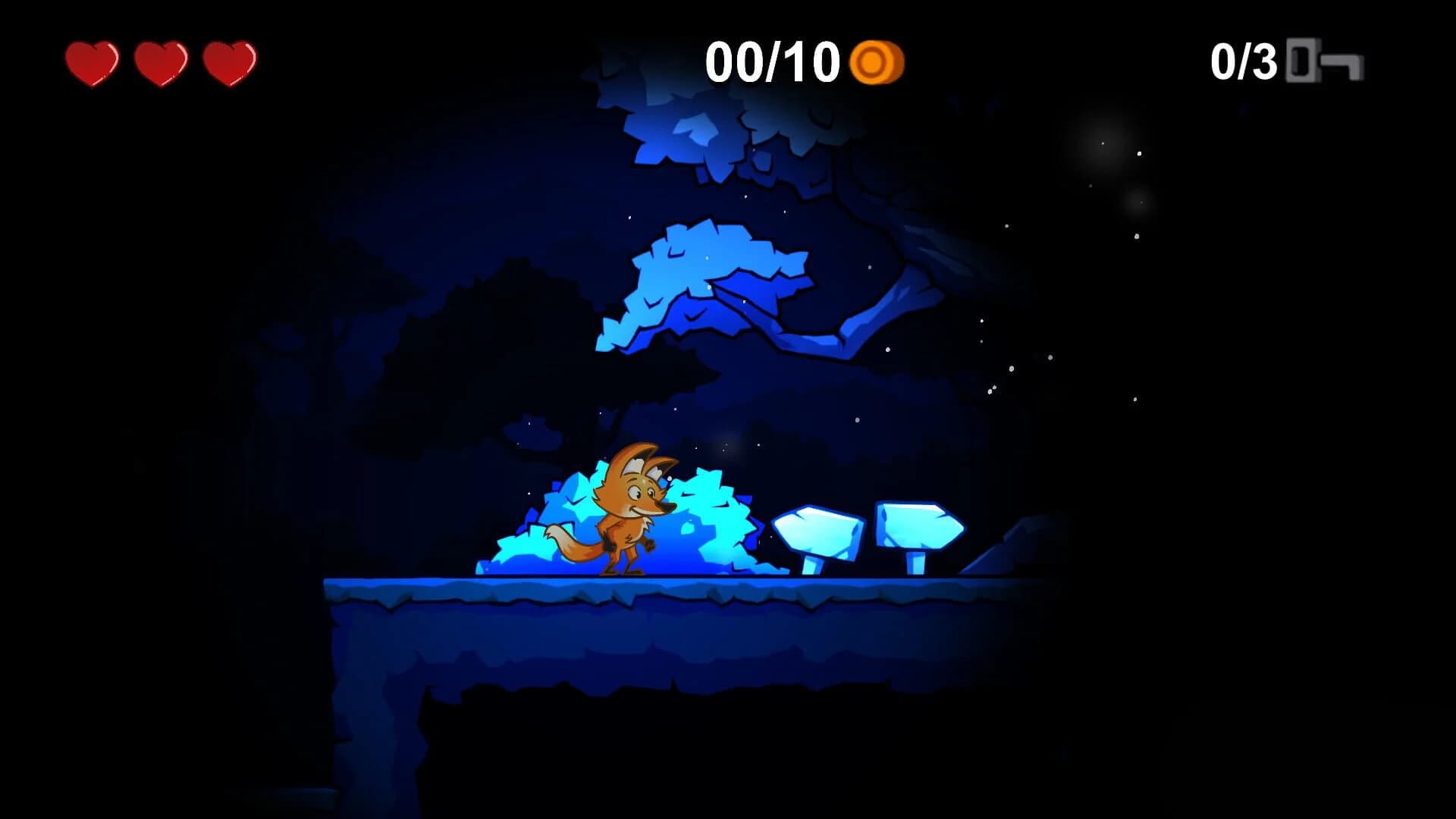This screenshot has height=819, width=1456.
Task: Click the fox character on the platform
Action: coord(629,516)
